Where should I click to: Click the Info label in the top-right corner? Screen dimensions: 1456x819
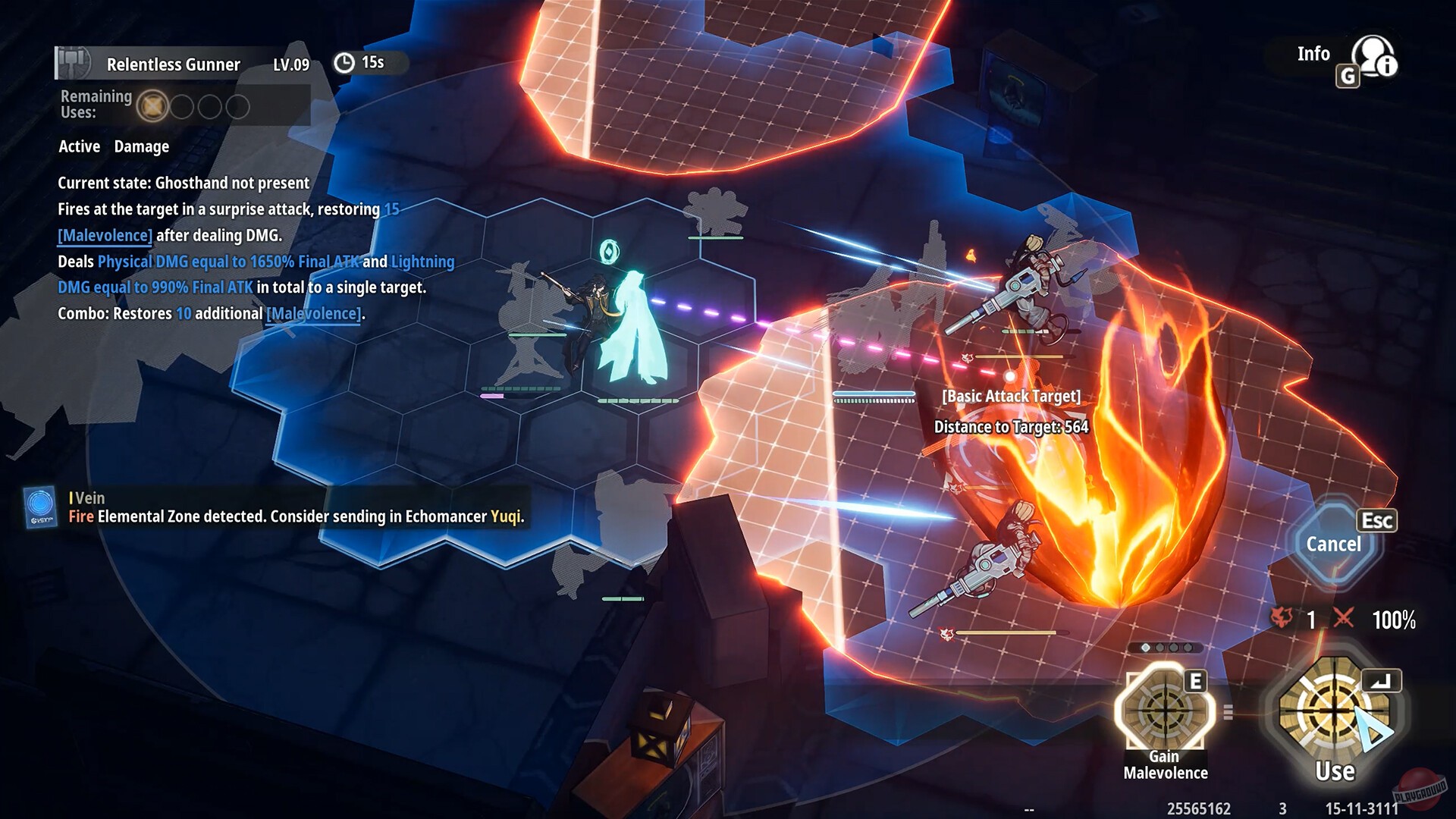tap(1313, 54)
